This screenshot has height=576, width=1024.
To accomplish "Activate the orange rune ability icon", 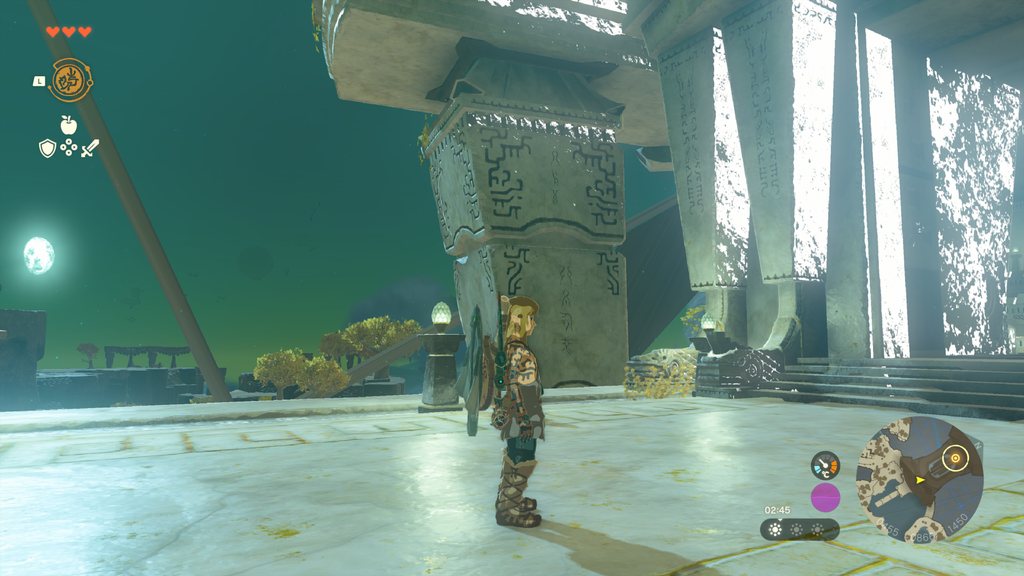I will pos(70,80).
